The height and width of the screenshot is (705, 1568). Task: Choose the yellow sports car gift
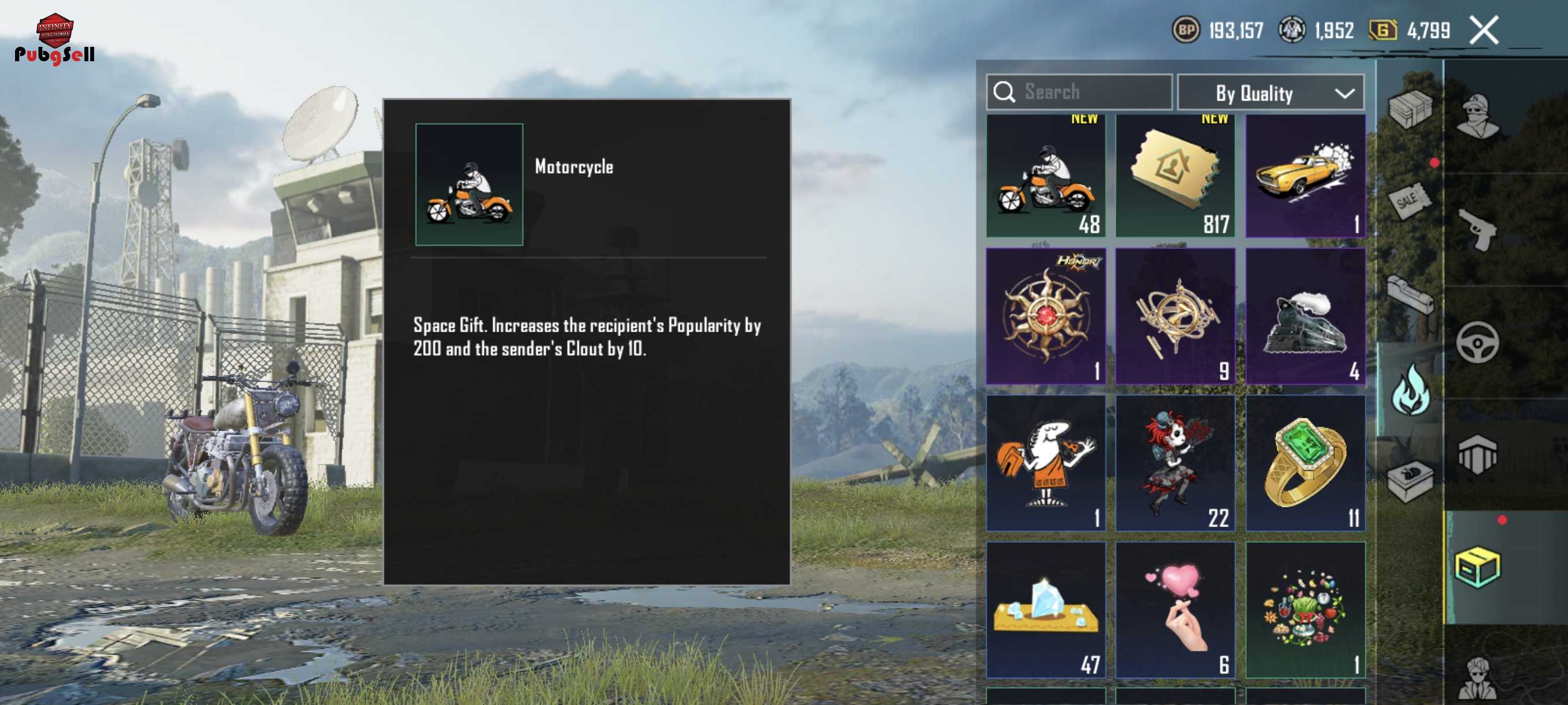point(1305,176)
